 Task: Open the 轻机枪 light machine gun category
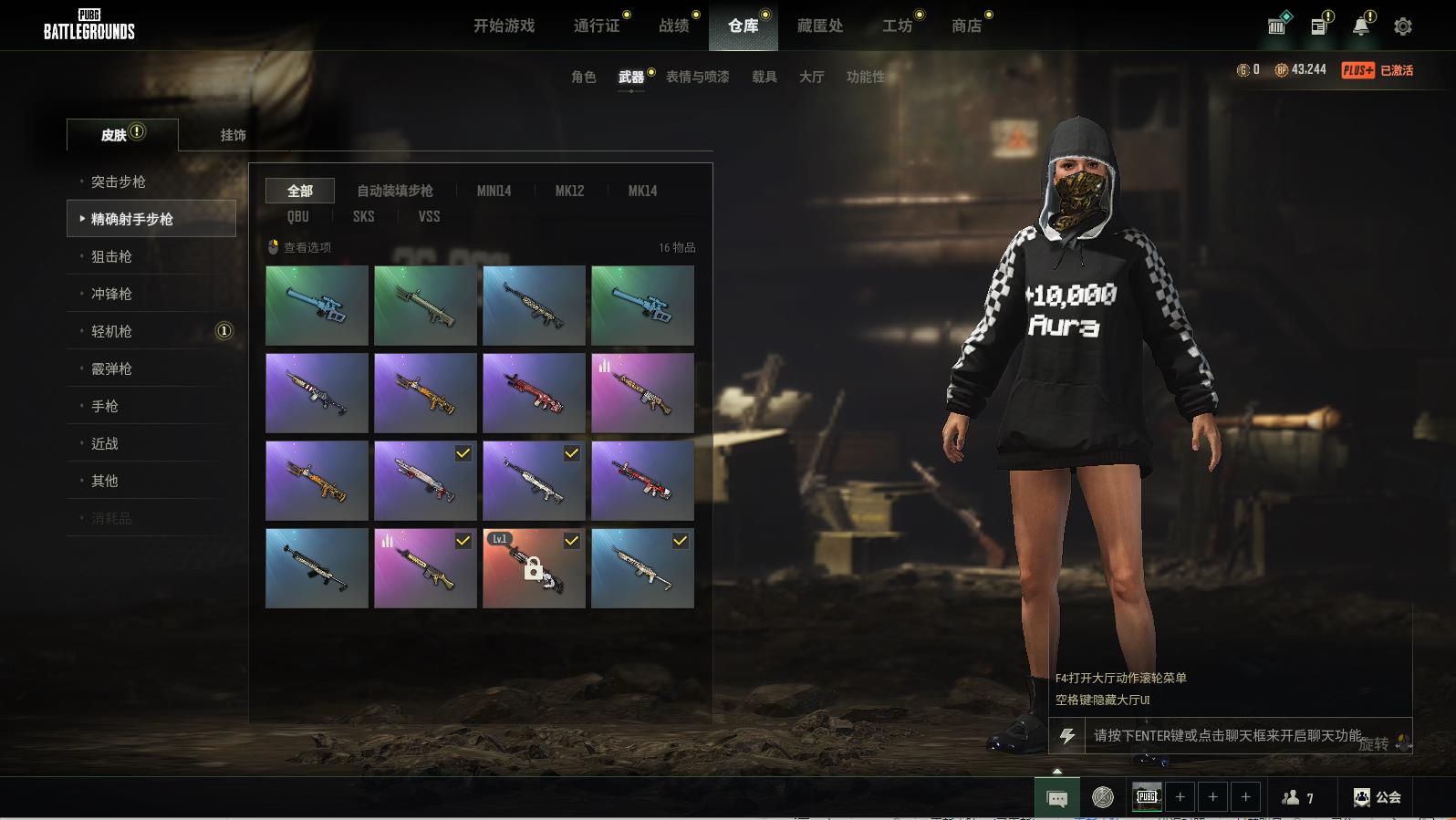[111, 331]
